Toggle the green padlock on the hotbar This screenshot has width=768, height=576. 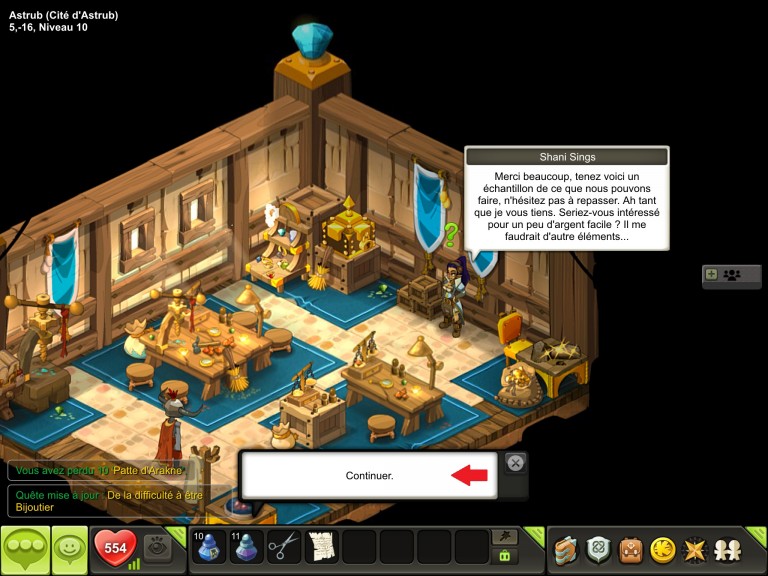pos(506,556)
